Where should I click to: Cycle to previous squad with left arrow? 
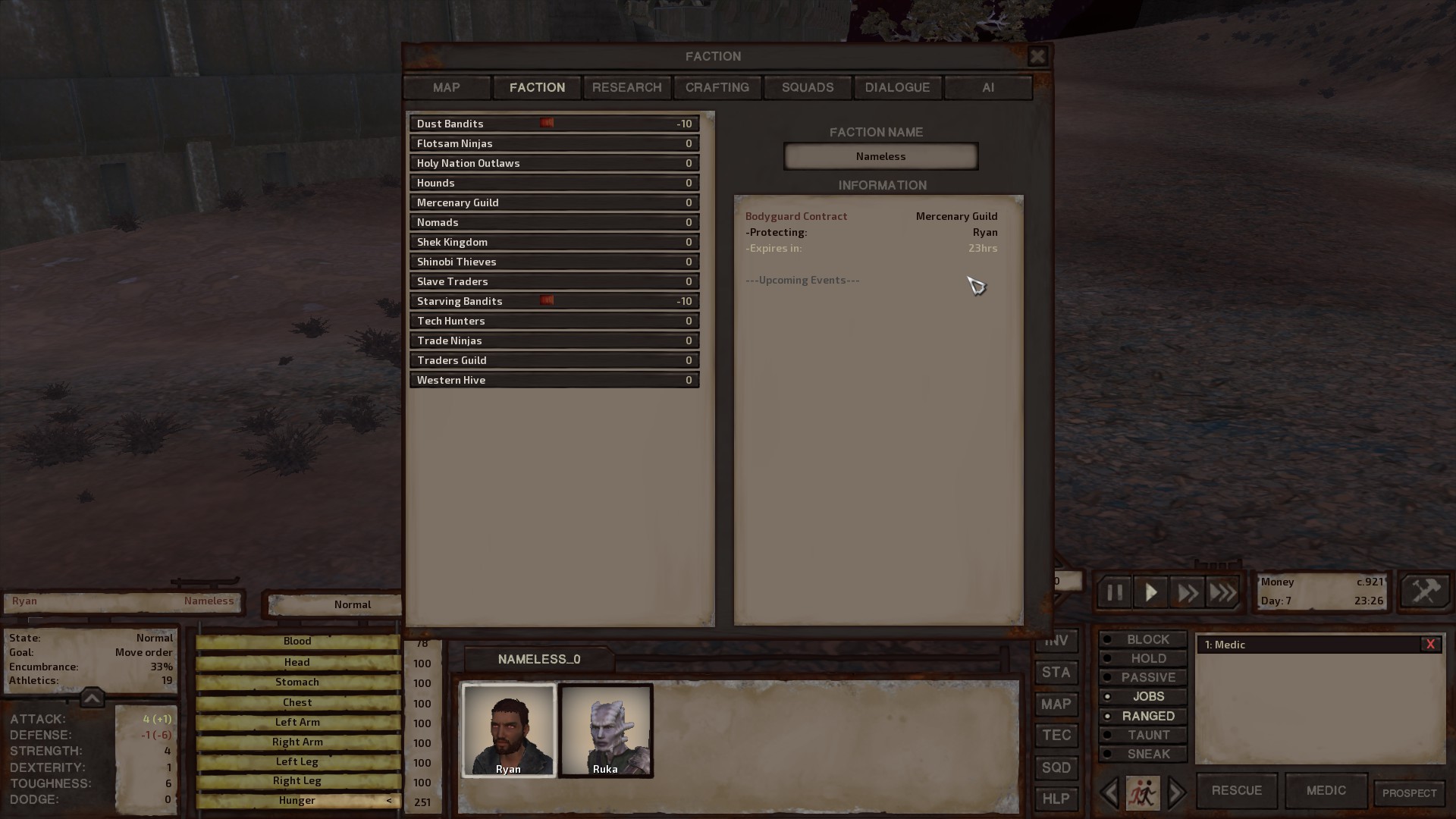click(1110, 793)
